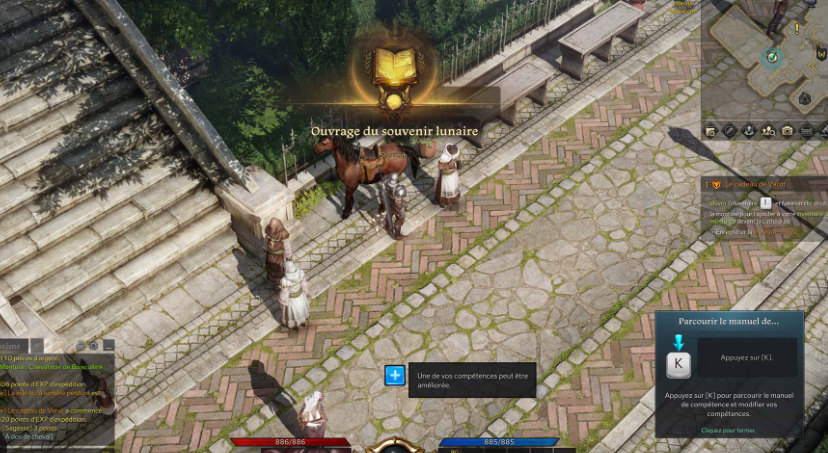The image size is (828, 453).
Task: Click the camera icon below the minimap
Action: point(787,131)
